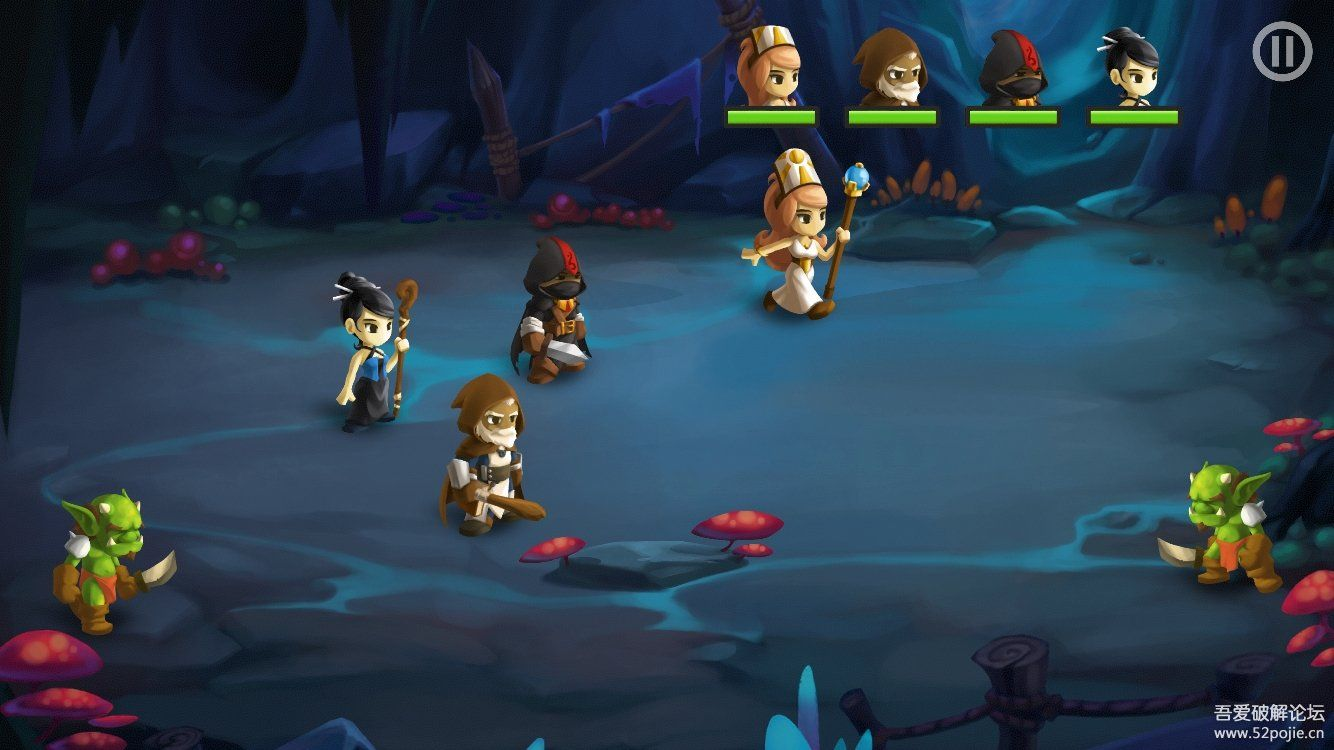Select the hooded rogue portrait at top
The width and height of the screenshot is (1334, 750).
pos(1012,65)
